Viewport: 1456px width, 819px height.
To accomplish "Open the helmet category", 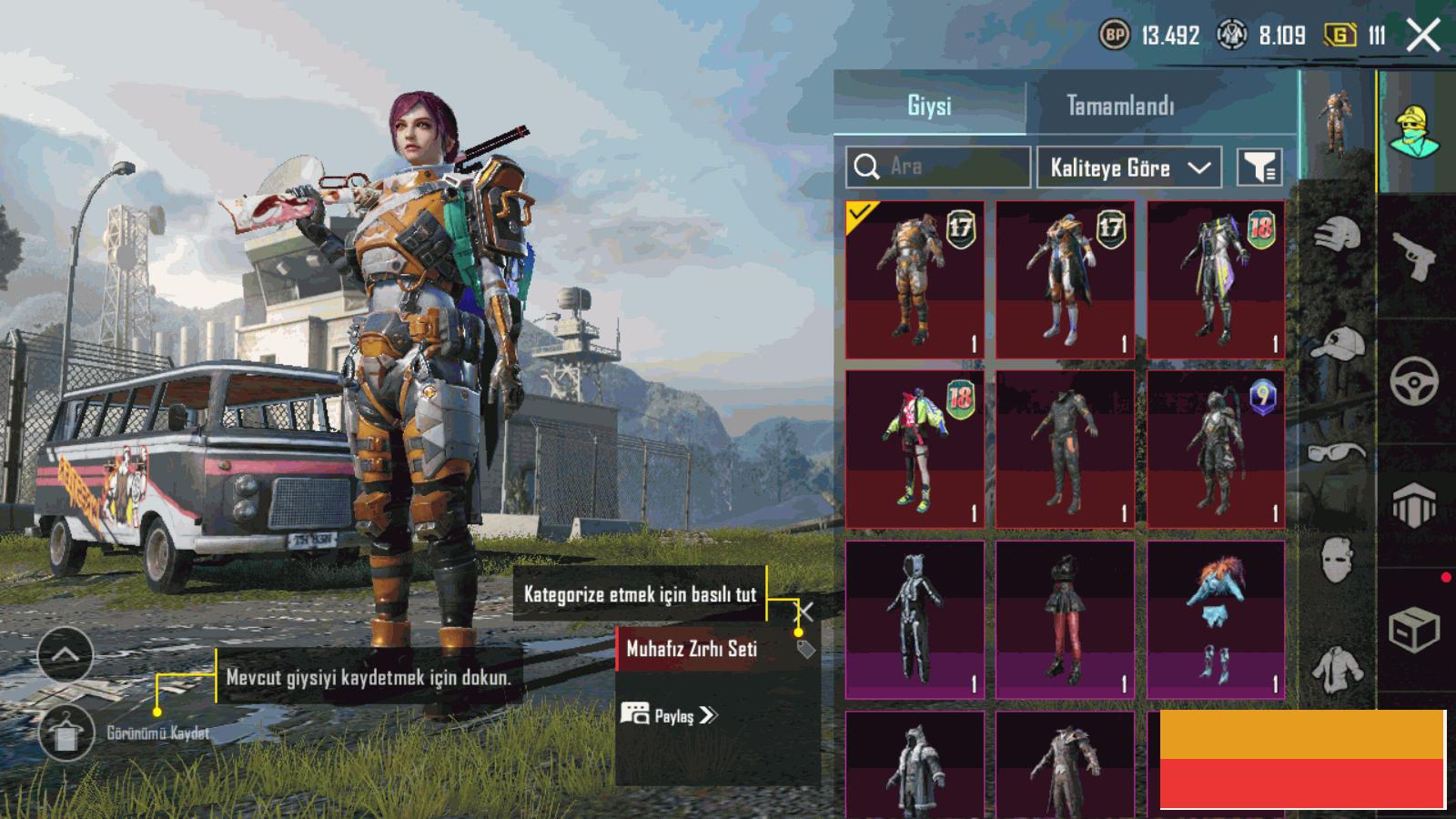I will tap(1338, 235).
